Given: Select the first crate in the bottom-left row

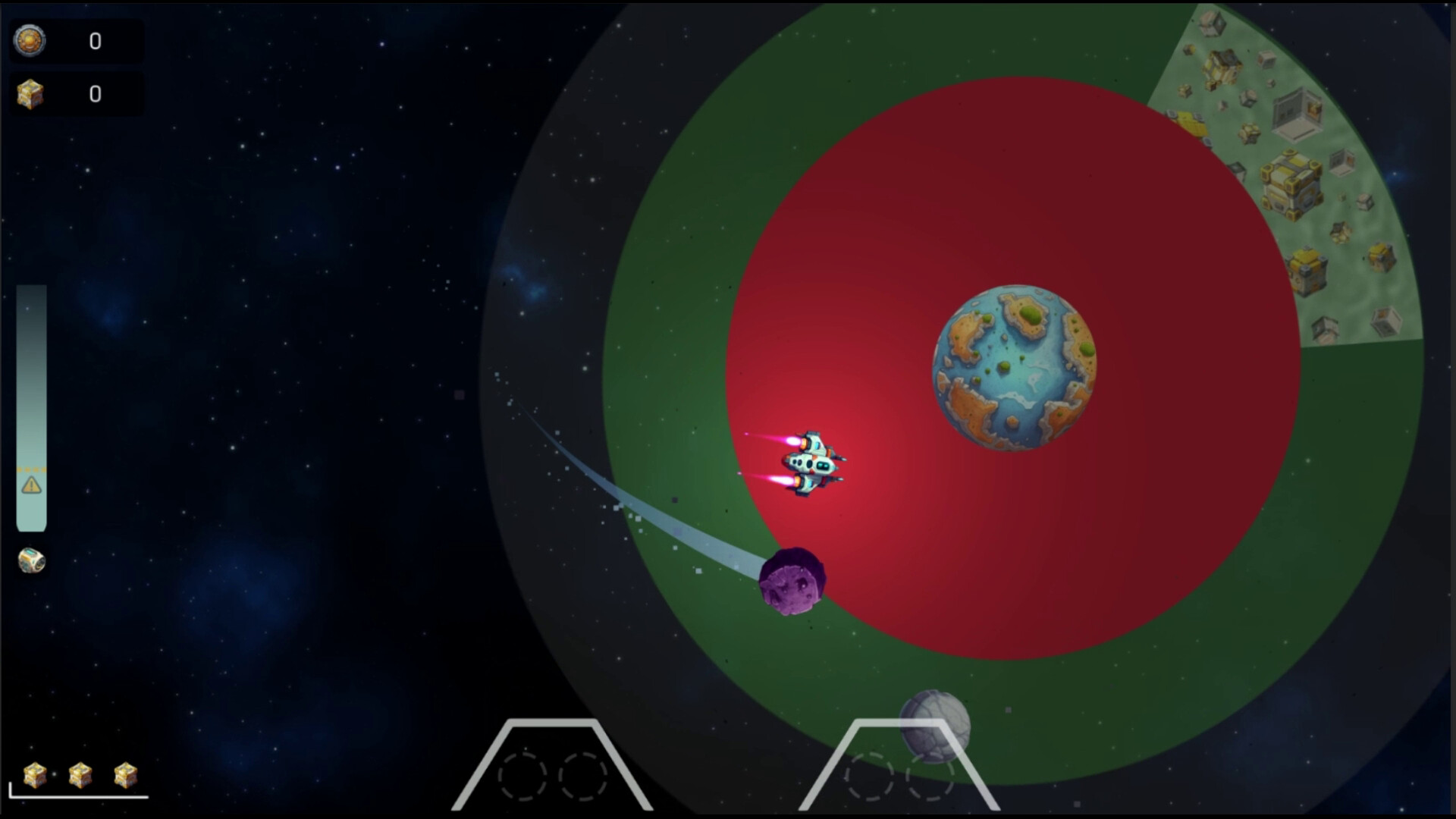Looking at the screenshot, I should coord(36,775).
